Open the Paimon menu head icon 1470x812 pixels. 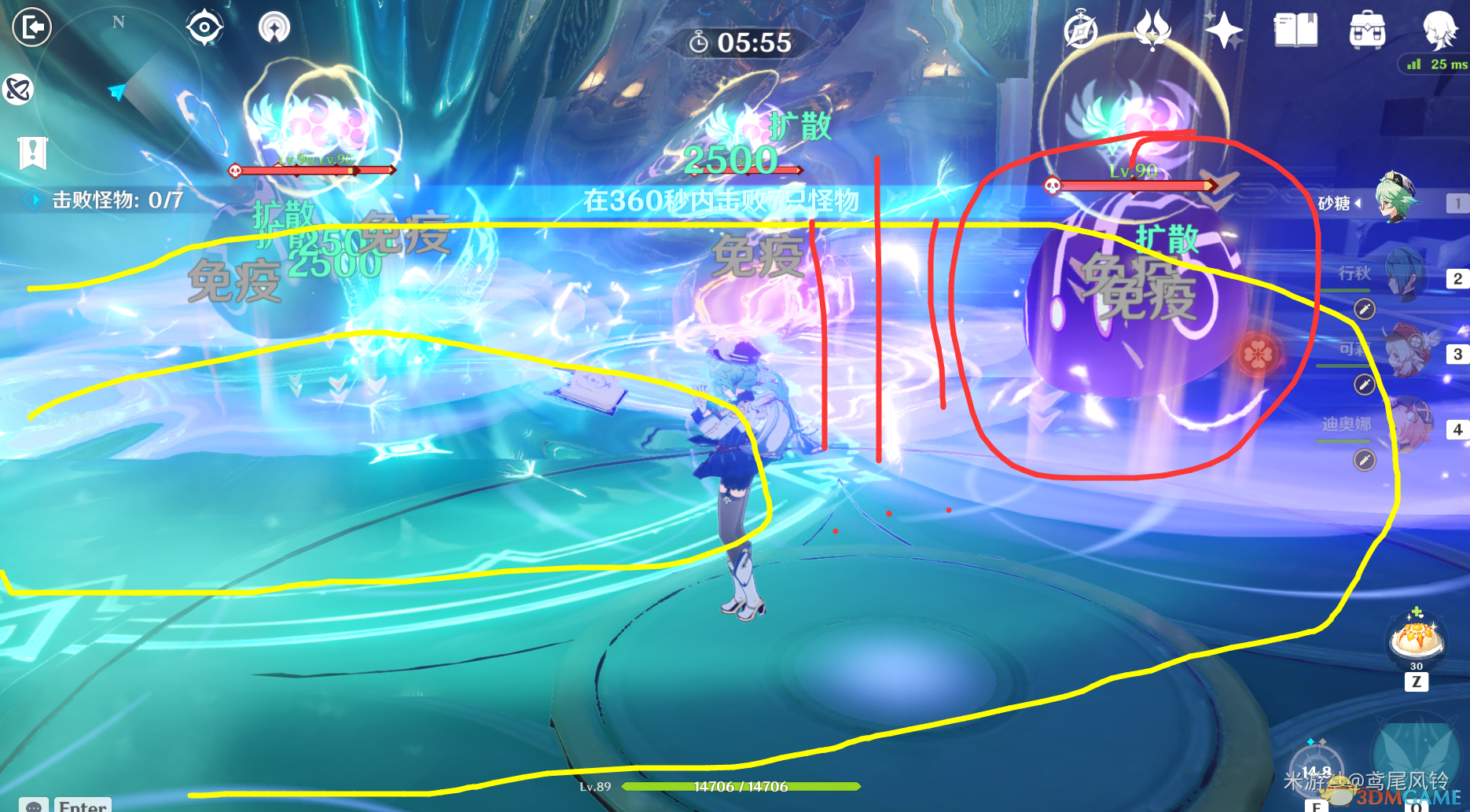(1440, 29)
